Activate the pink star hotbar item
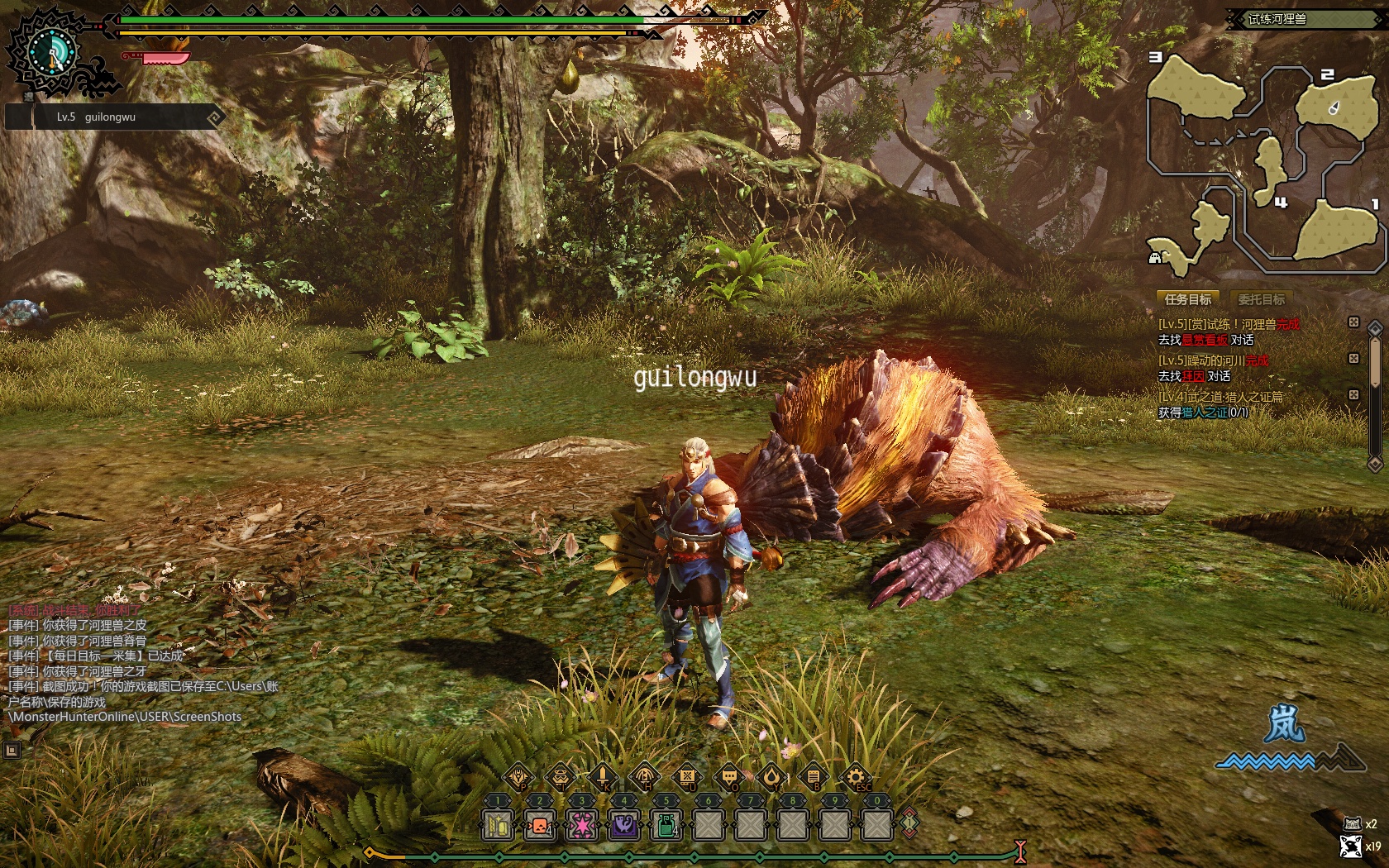Viewport: 1389px width, 868px height. tap(582, 824)
